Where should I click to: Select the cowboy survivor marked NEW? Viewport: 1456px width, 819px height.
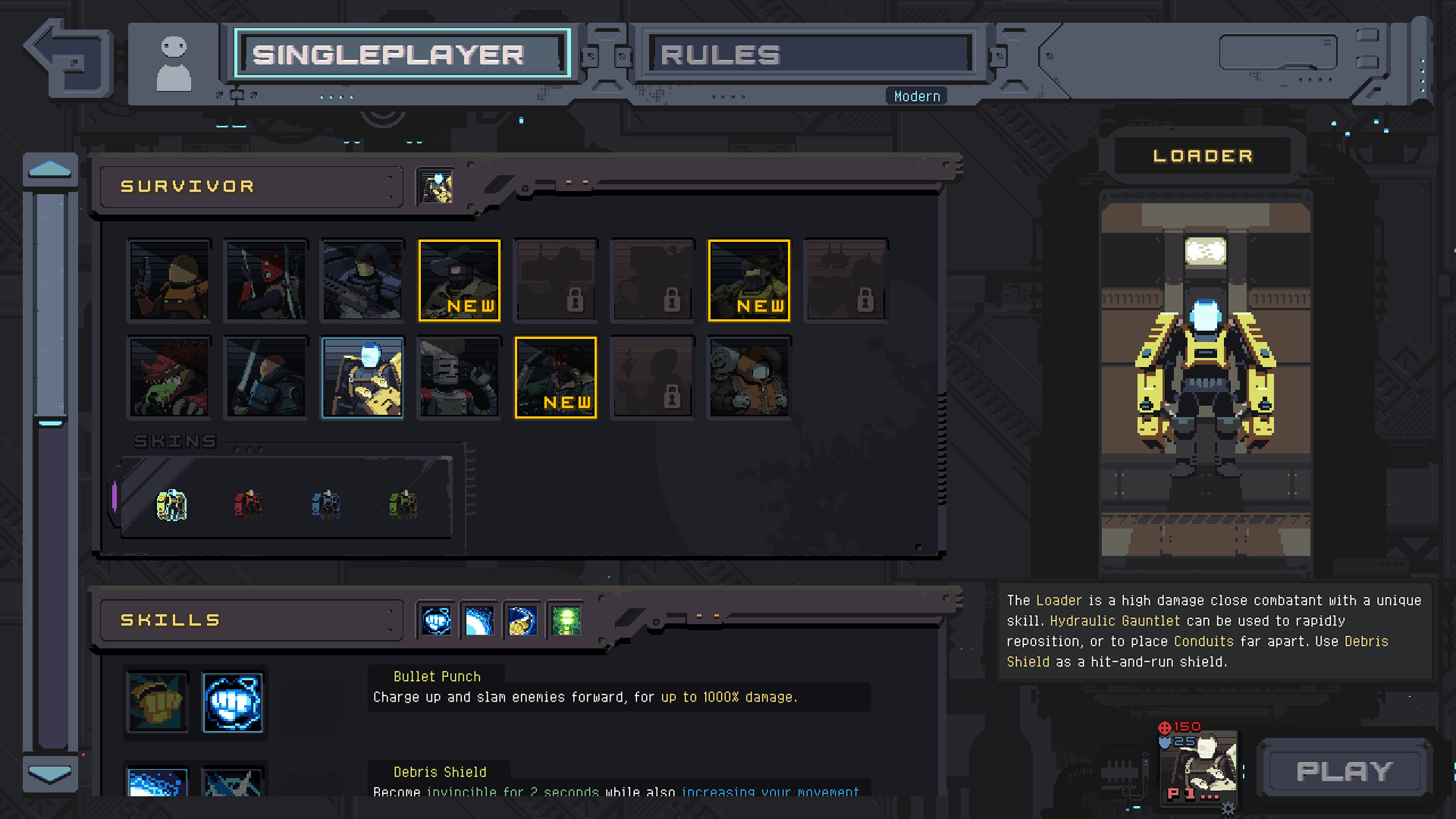459,280
